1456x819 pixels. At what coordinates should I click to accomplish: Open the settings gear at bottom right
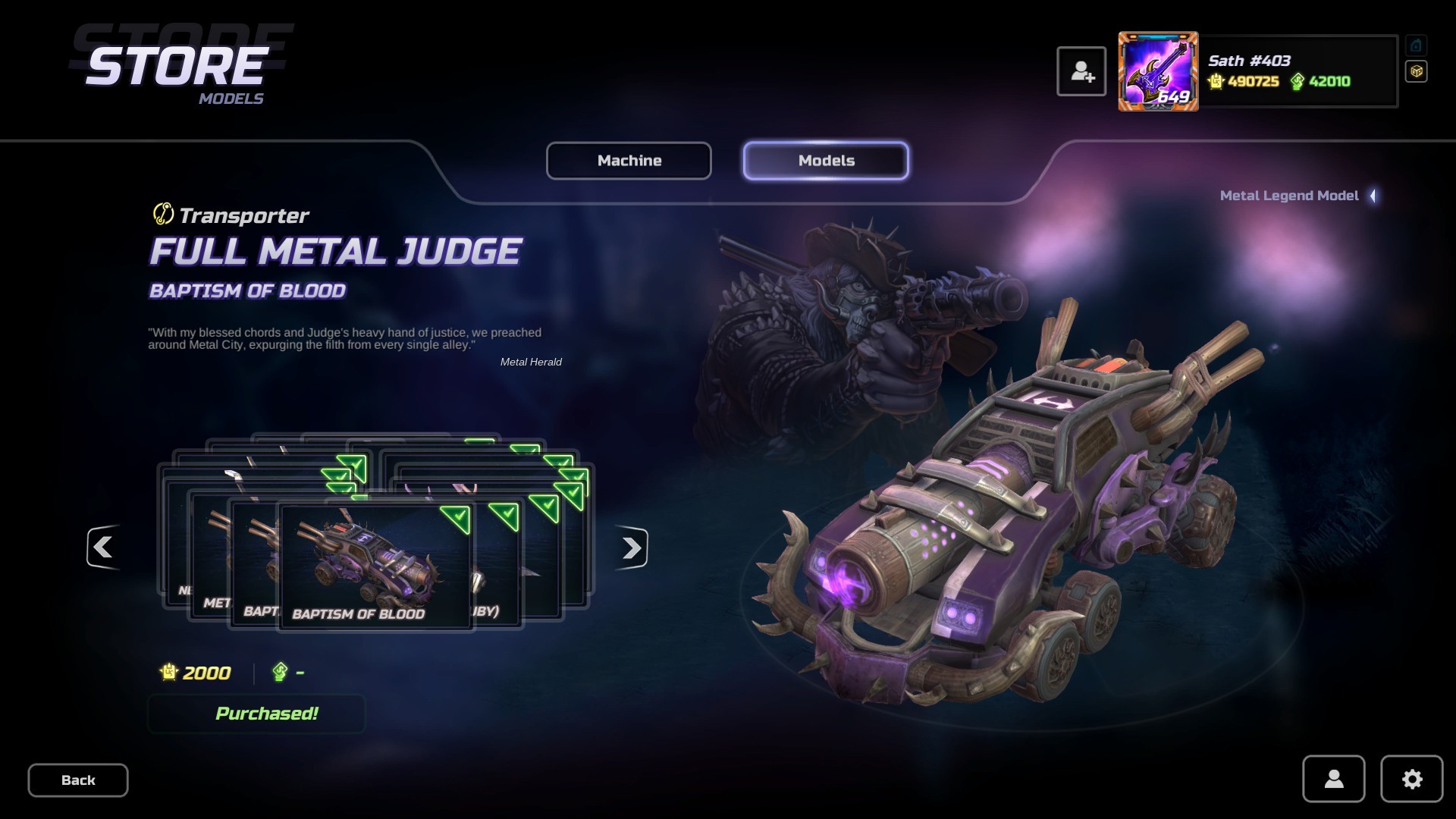1411,779
